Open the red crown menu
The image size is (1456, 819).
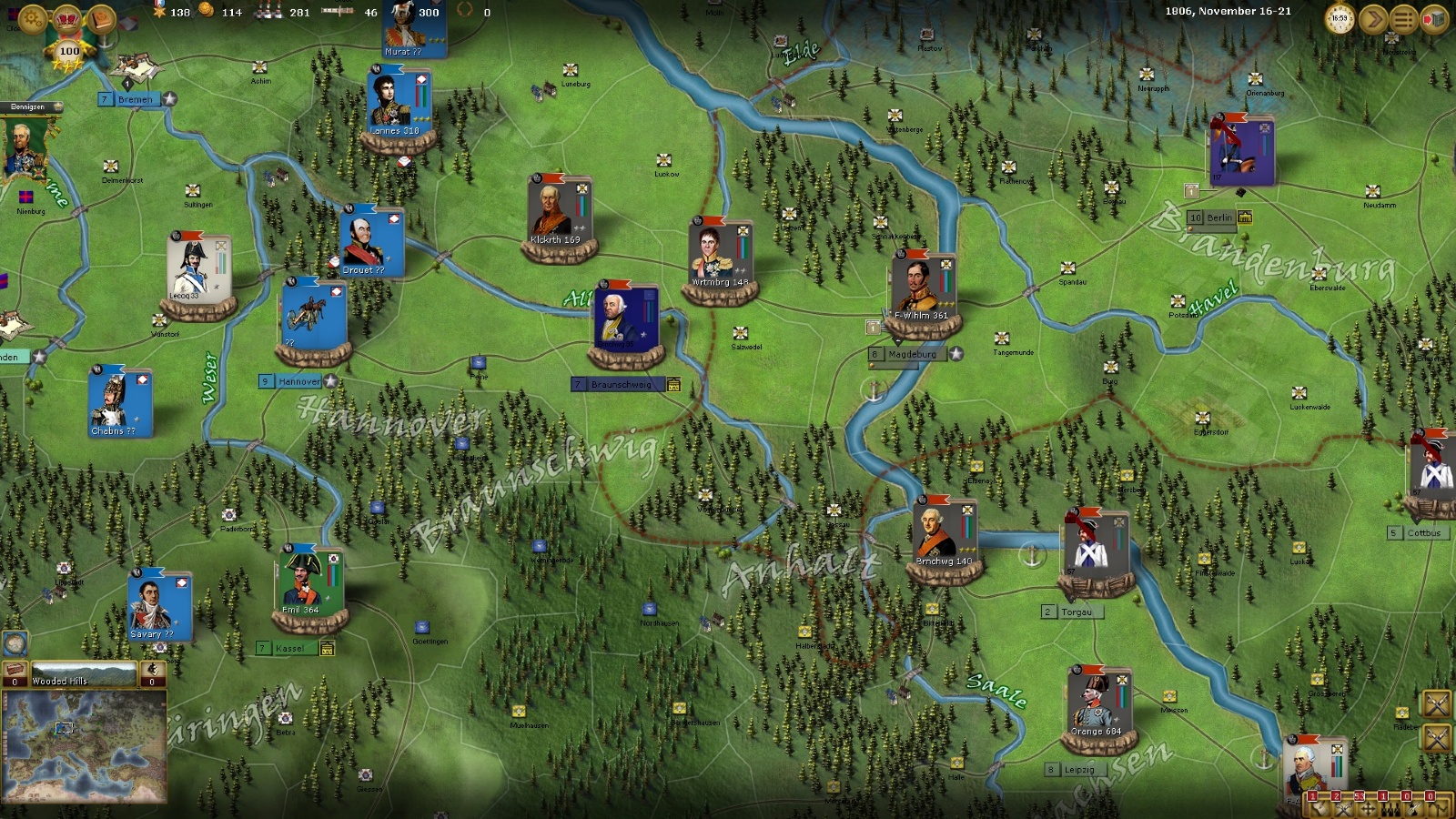coord(67,18)
